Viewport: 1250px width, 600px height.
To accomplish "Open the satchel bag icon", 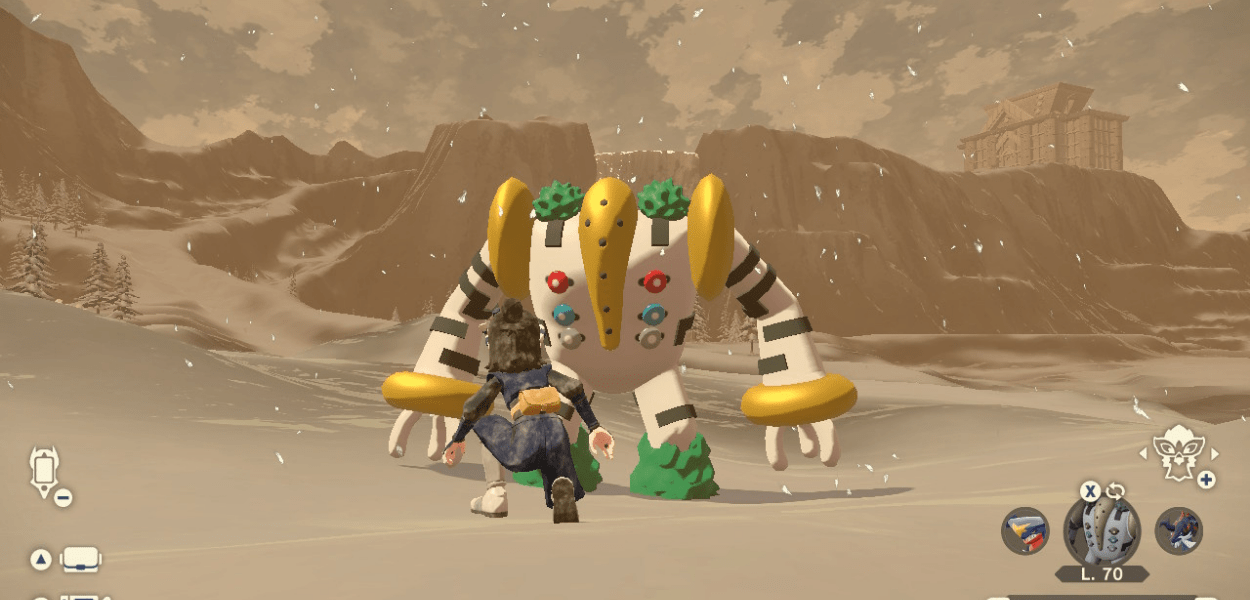I will tap(81, 560).
